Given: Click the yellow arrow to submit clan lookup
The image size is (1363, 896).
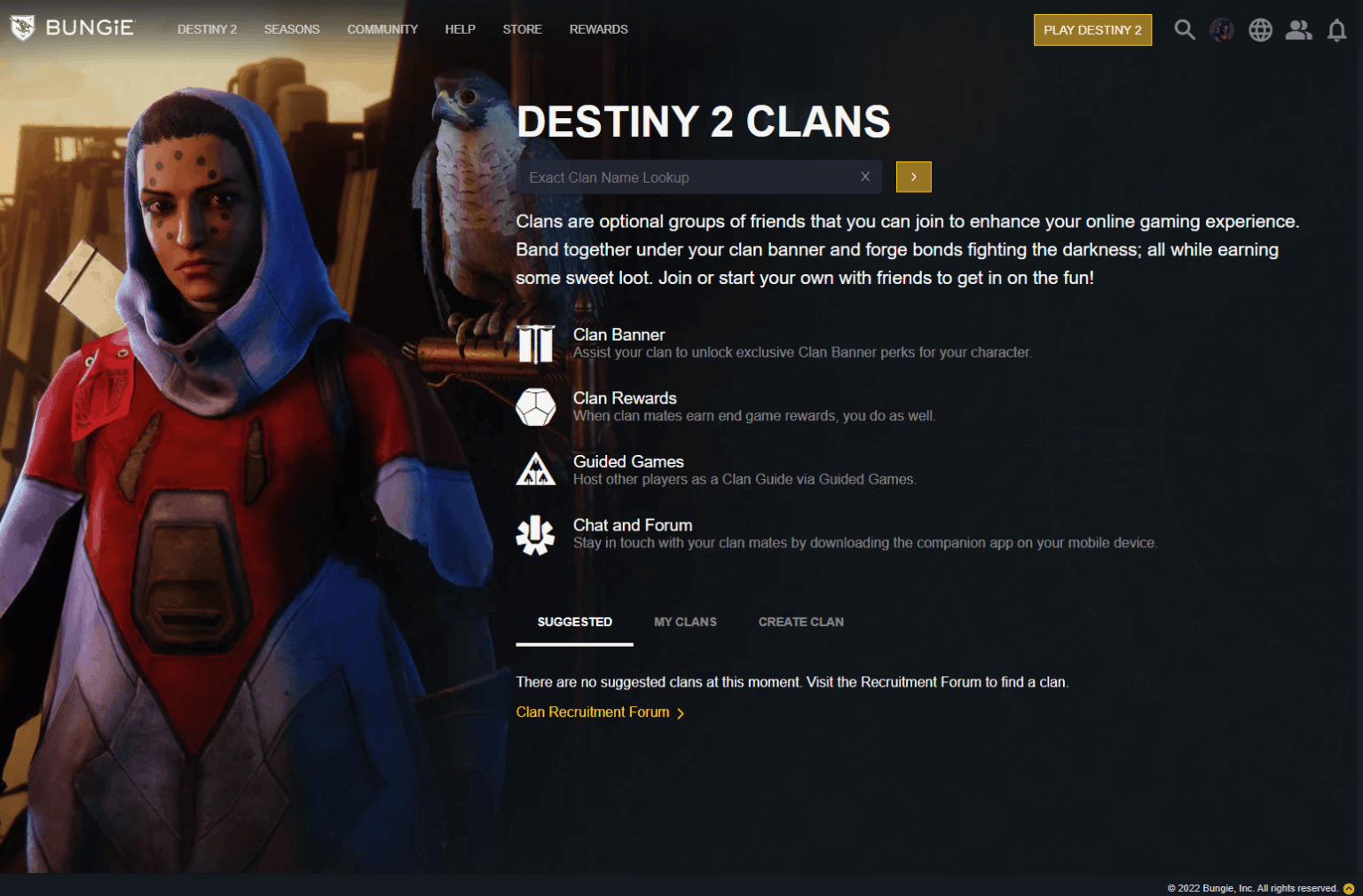Looking at the screenshot, I should coord(913,177).
